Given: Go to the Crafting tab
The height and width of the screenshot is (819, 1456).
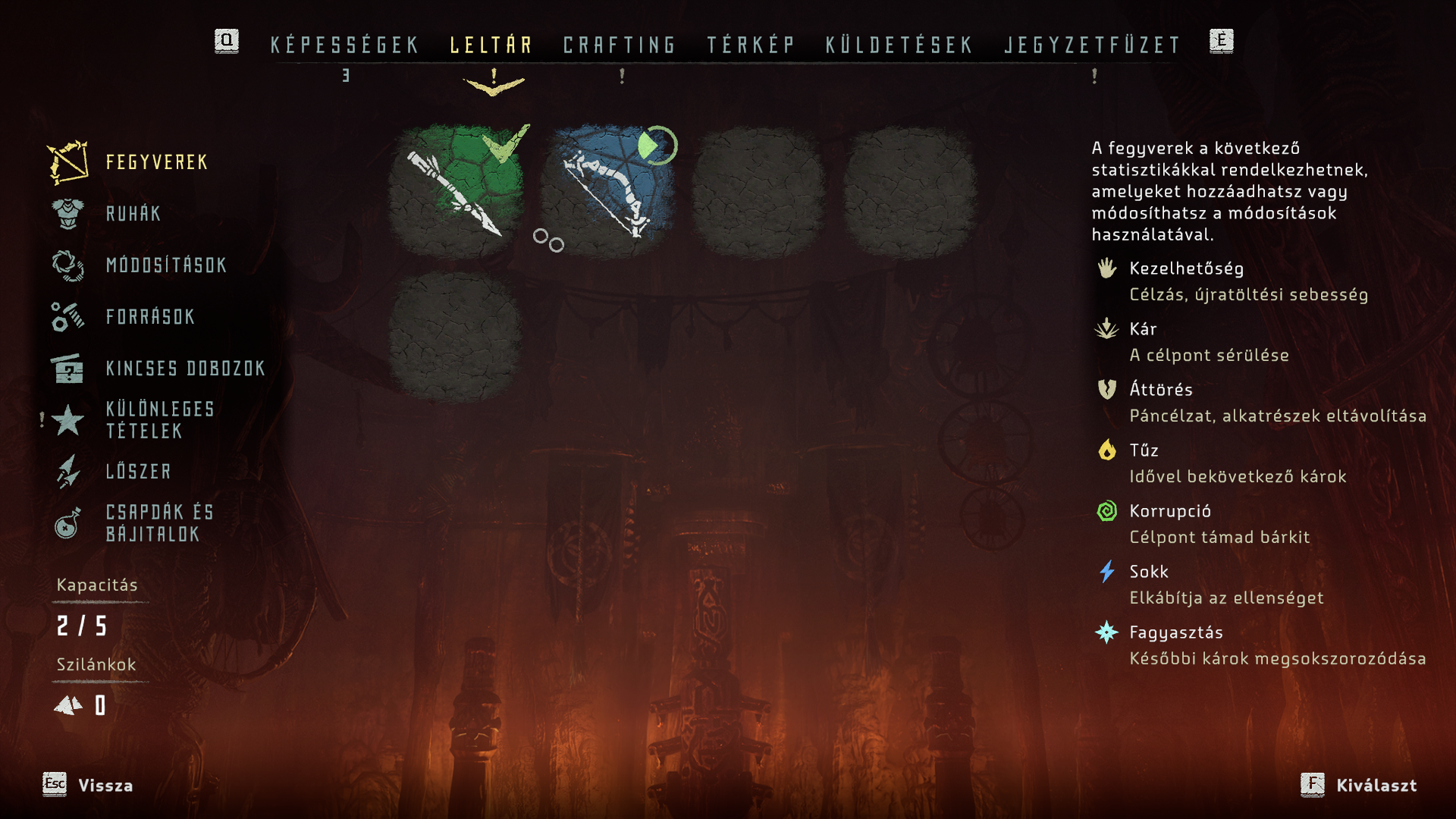Looking at the screenshot, I should coord(620,45).
